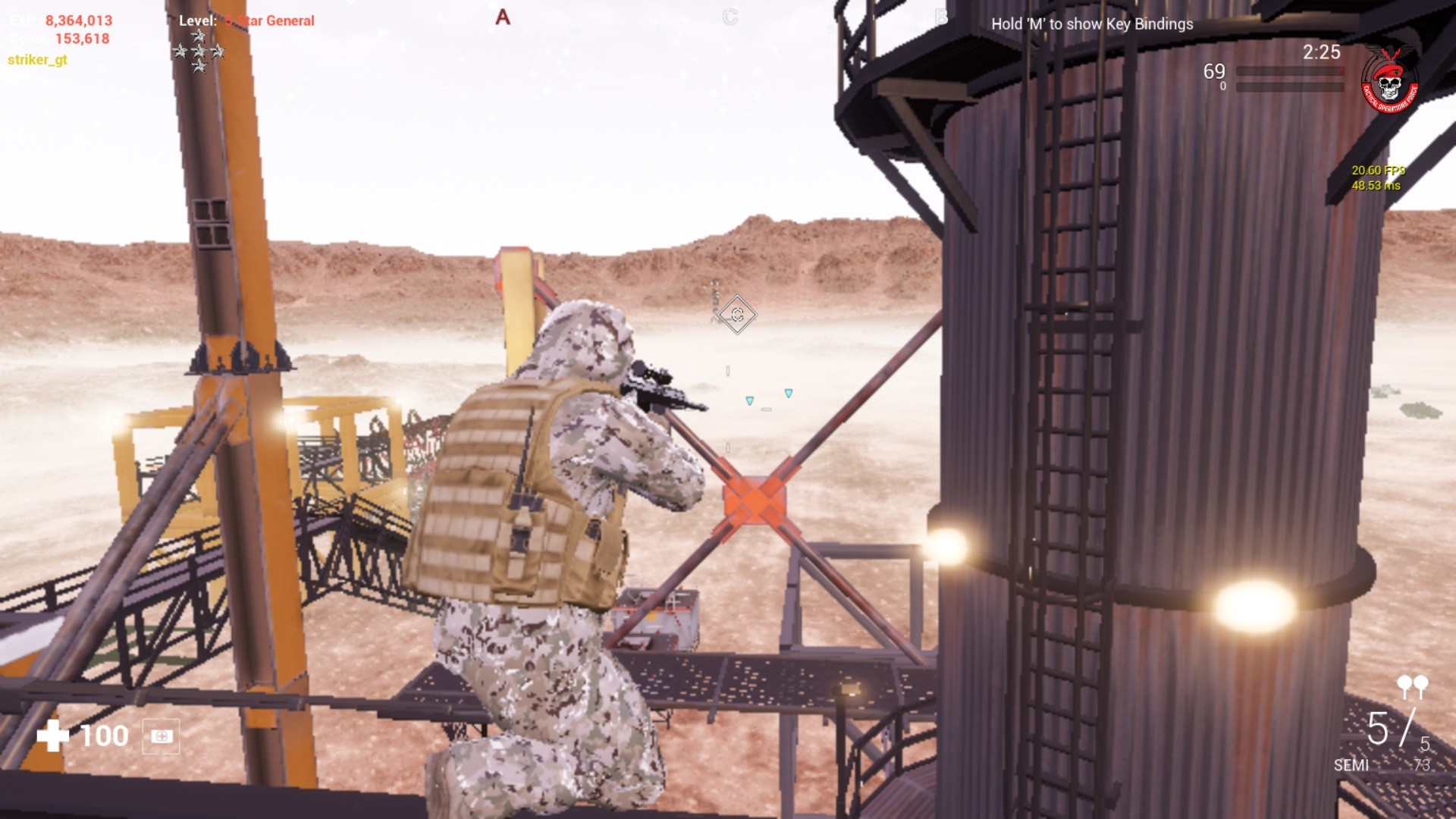Screen dimensions: 1456x819
Task: Expand the objective marker labeled B
Action: pyautogui.click(x=940, y=17)
